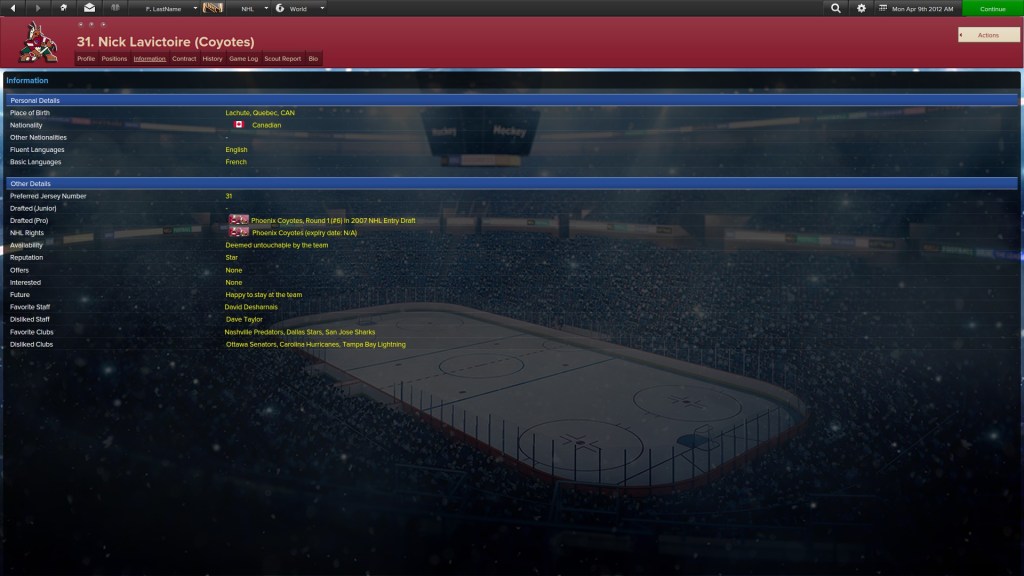Open the calendar date Mon Apr 9th 2012

[917, 8]
